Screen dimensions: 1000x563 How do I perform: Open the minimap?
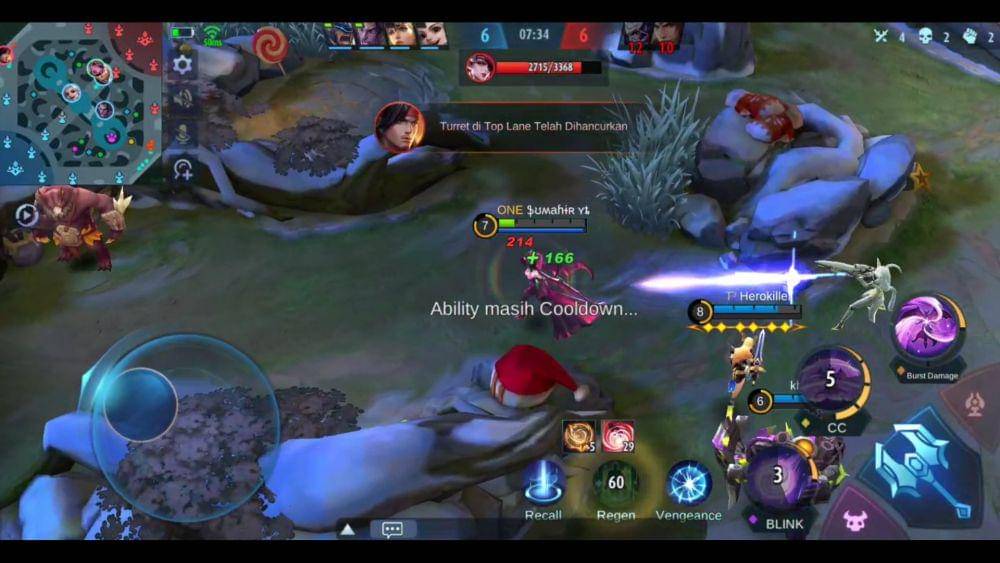coord(80,102)
